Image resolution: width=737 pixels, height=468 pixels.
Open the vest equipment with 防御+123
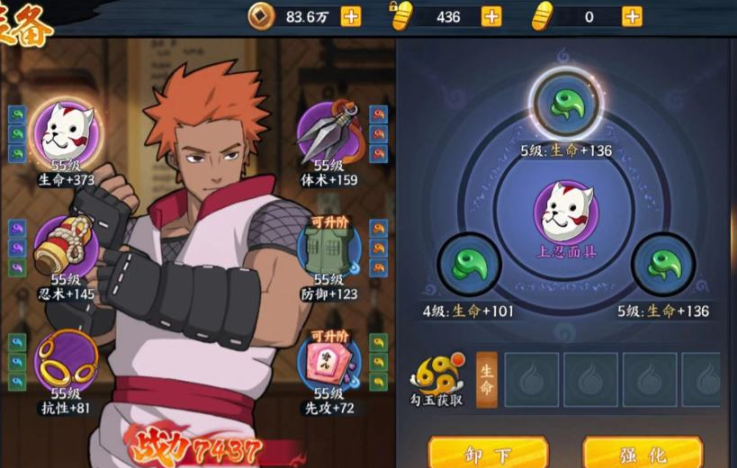(x=329, y=247)
